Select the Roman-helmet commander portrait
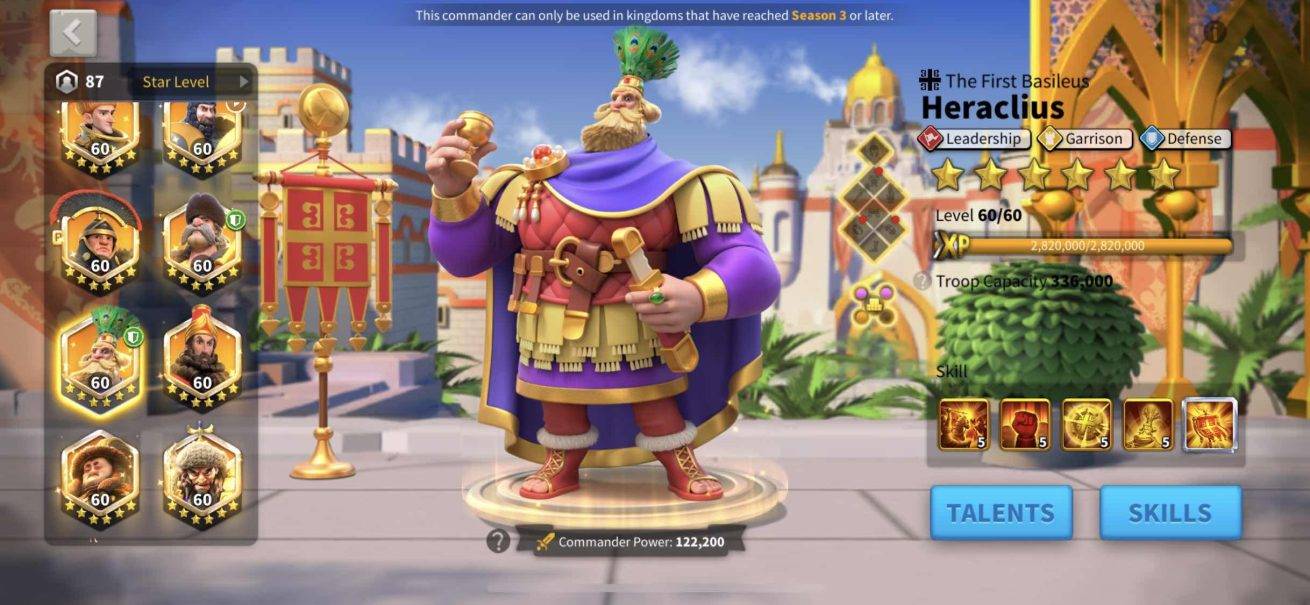 [x=100, y=245]
